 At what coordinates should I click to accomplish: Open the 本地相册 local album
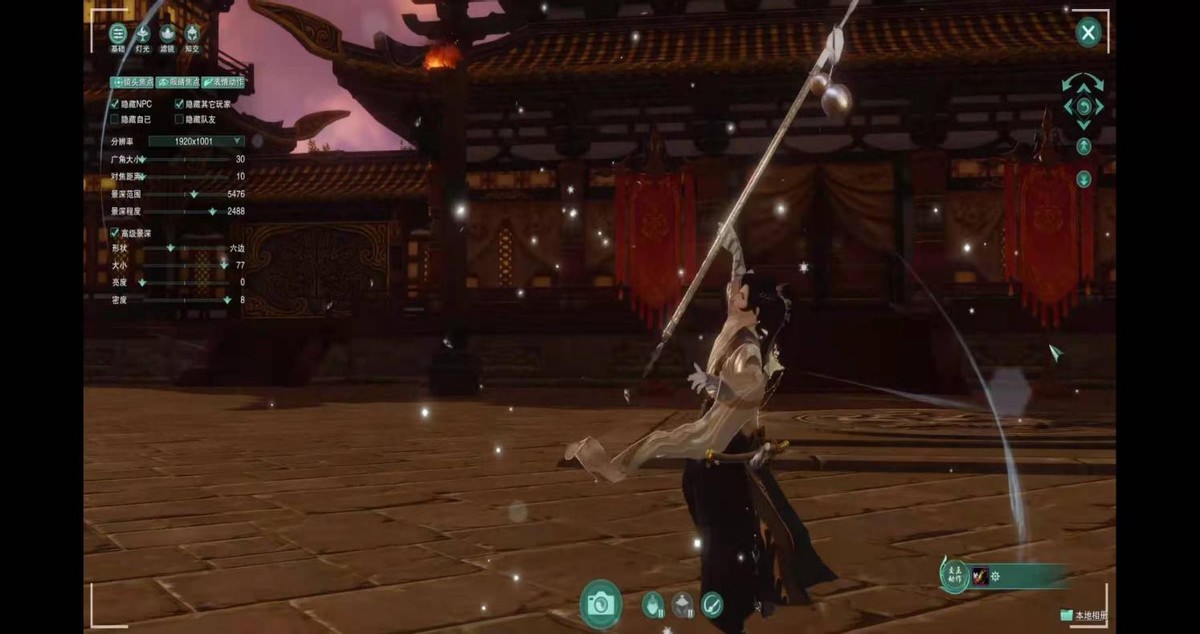click(1084, 616)
